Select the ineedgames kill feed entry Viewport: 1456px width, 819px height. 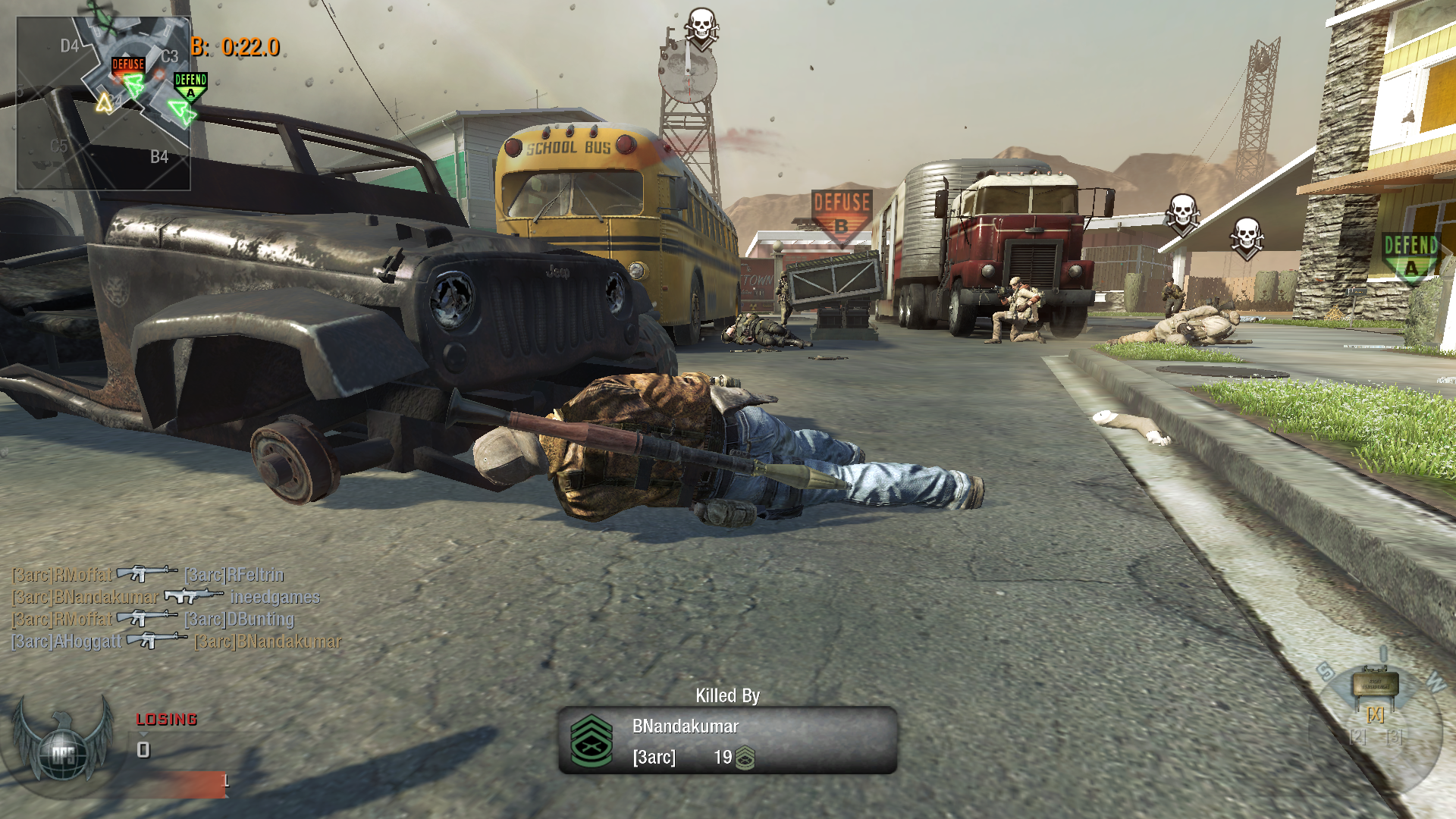275,598
